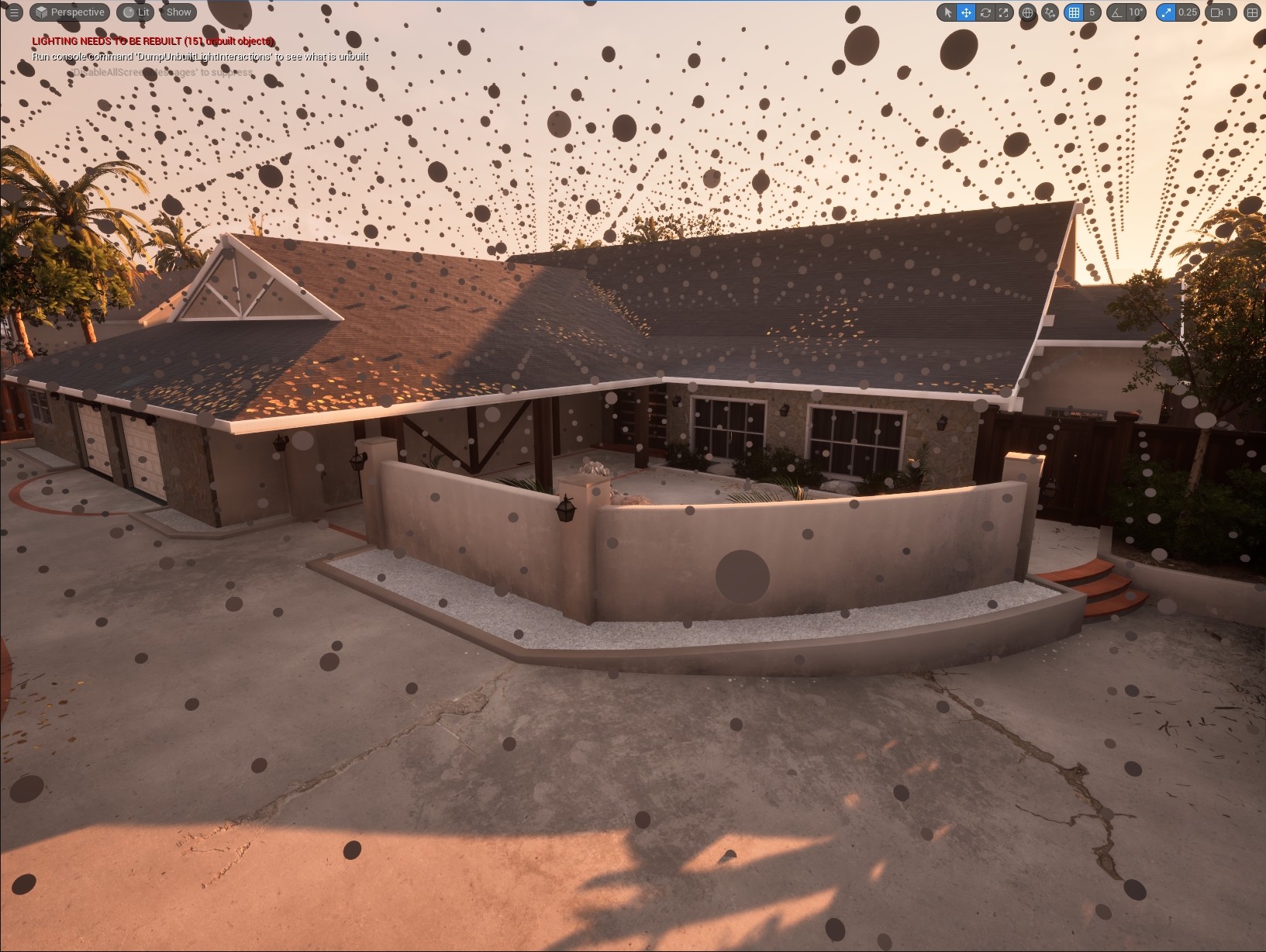The height and width of the screenshot is (952, 1266).
Task: Select the Move tool in the viewport toolbar
Action: [967, 12]
